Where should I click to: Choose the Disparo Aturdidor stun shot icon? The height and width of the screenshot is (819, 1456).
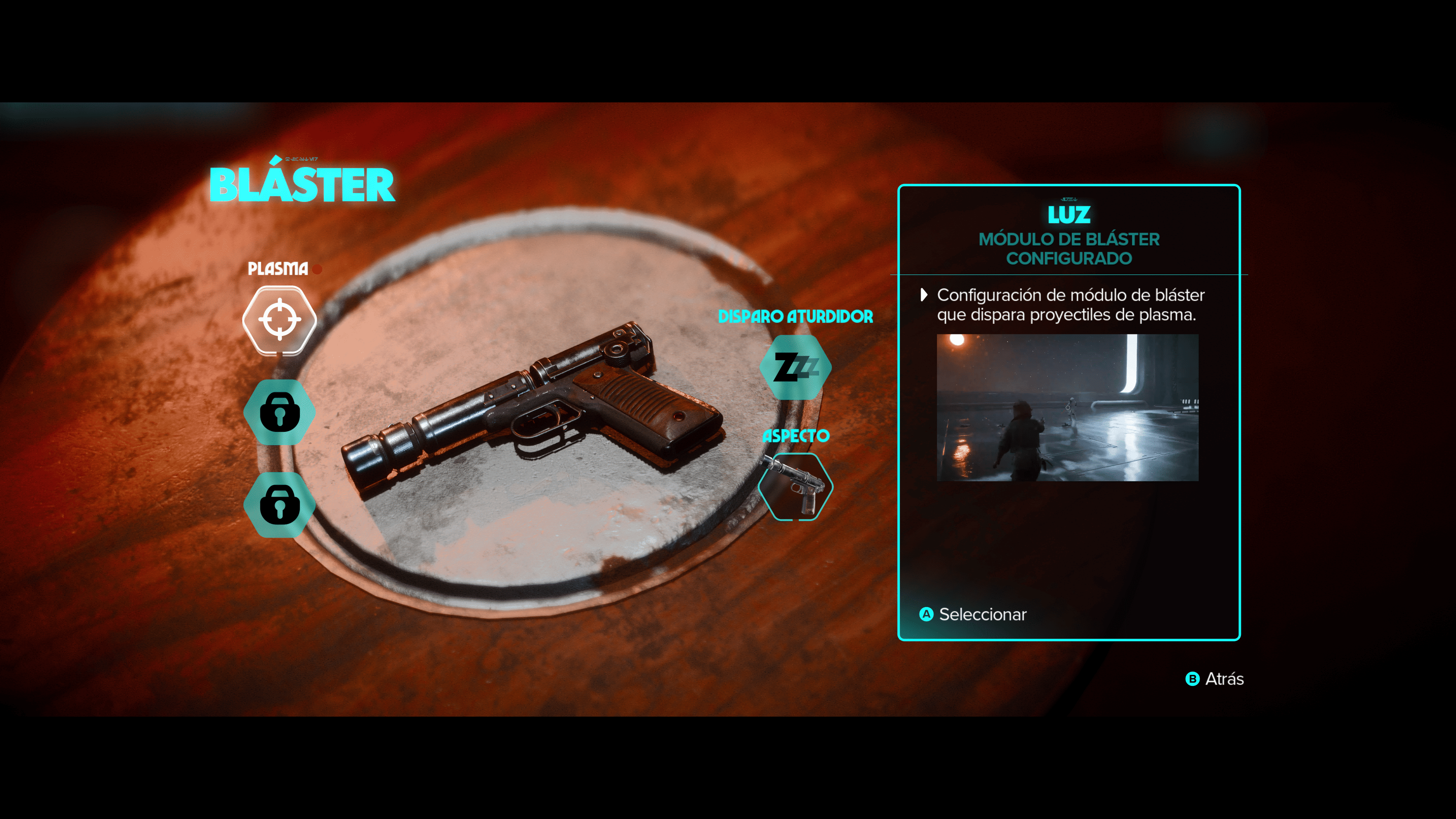pyautogui.click(x=795, y=367)
